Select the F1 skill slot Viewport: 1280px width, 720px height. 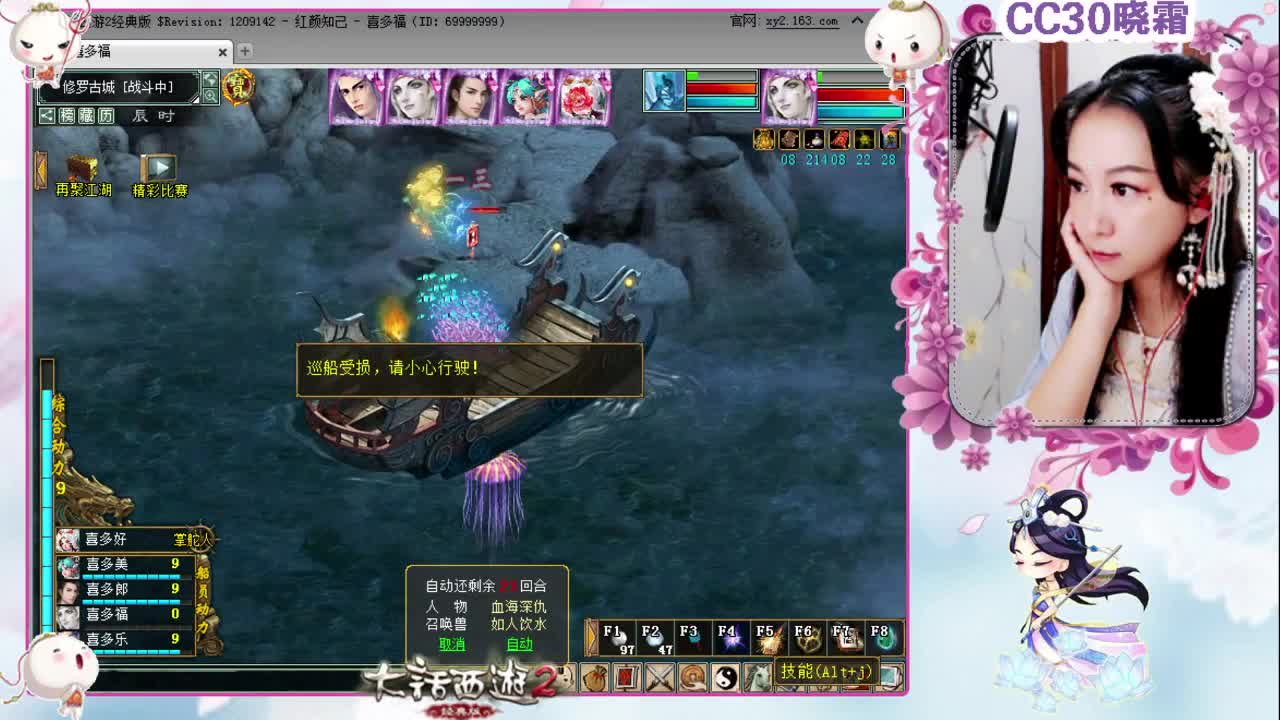coord(615,636)
